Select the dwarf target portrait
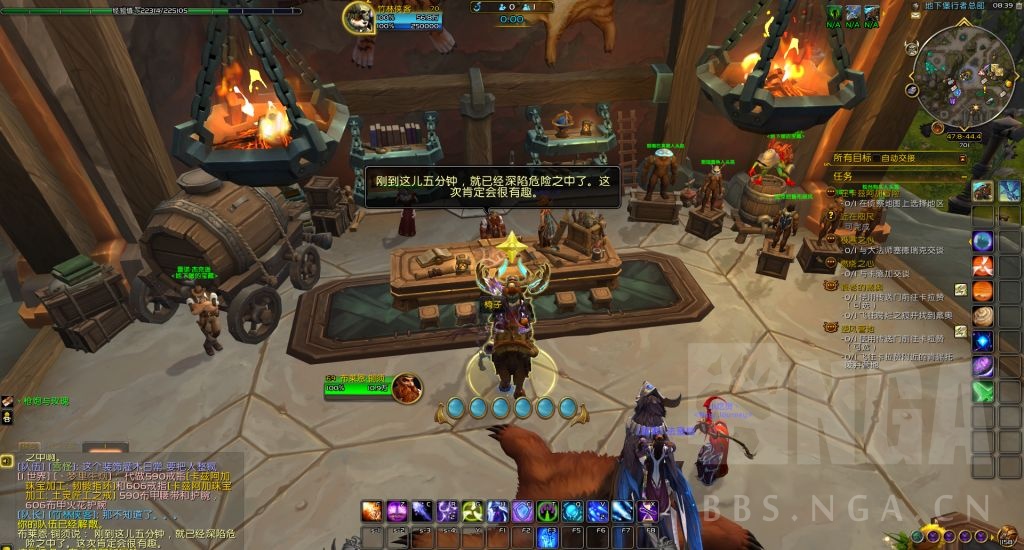The height and width of the screenshot is (550, 1024). click(x=406, y=387)
